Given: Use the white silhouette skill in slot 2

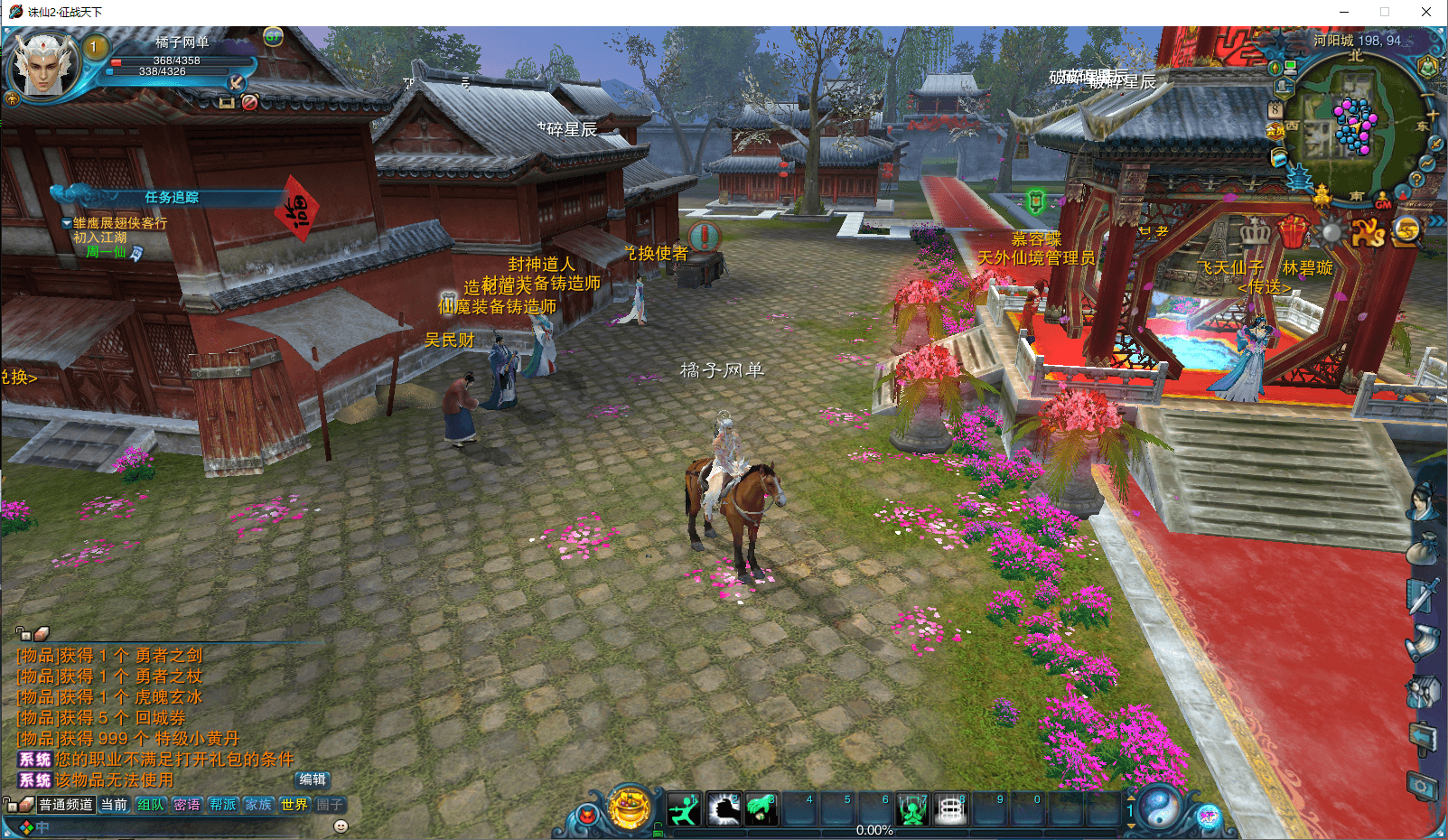Looking at the screenshot, I should 723,809.
